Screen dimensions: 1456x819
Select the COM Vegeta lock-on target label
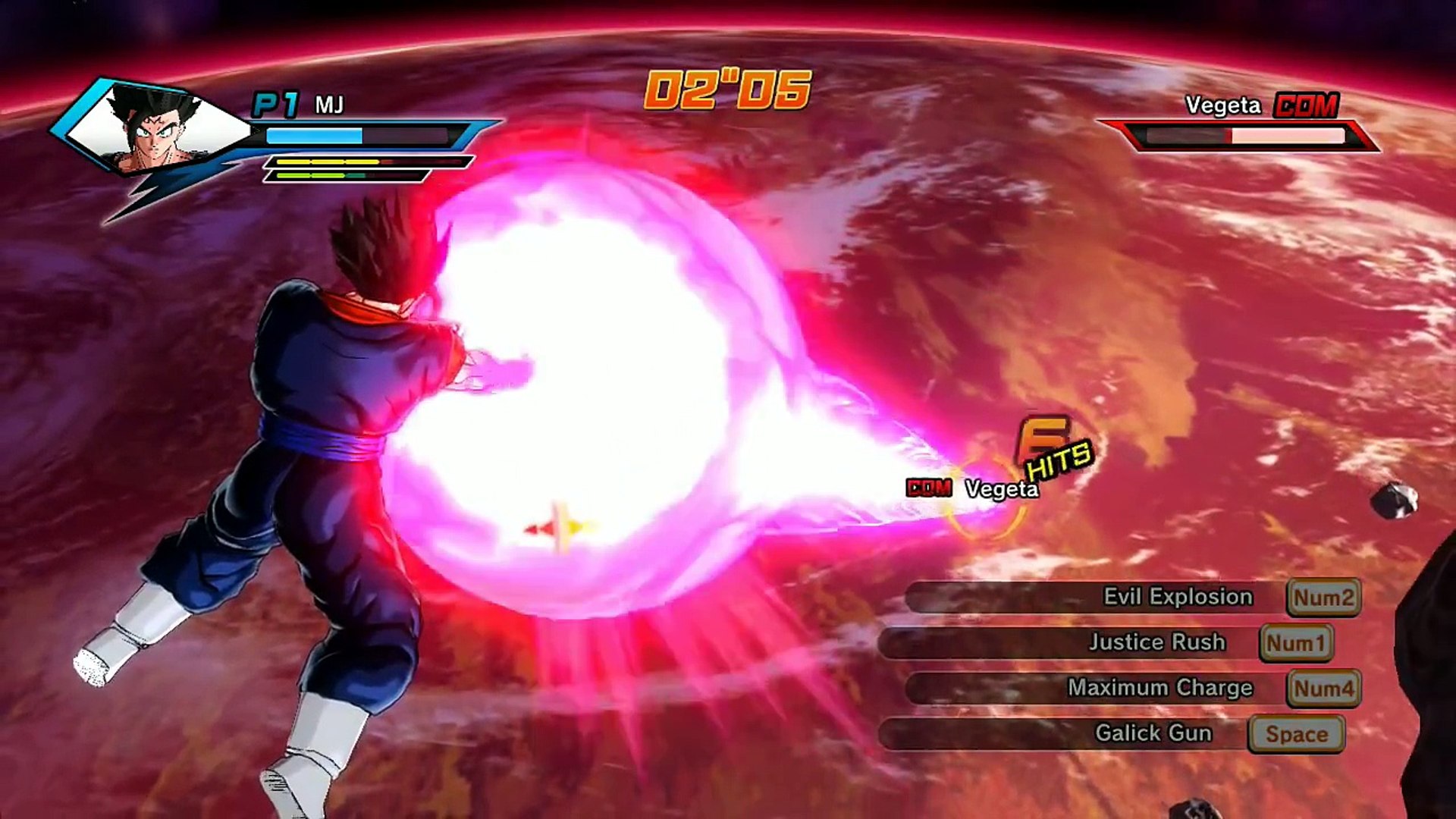(973, 488)
